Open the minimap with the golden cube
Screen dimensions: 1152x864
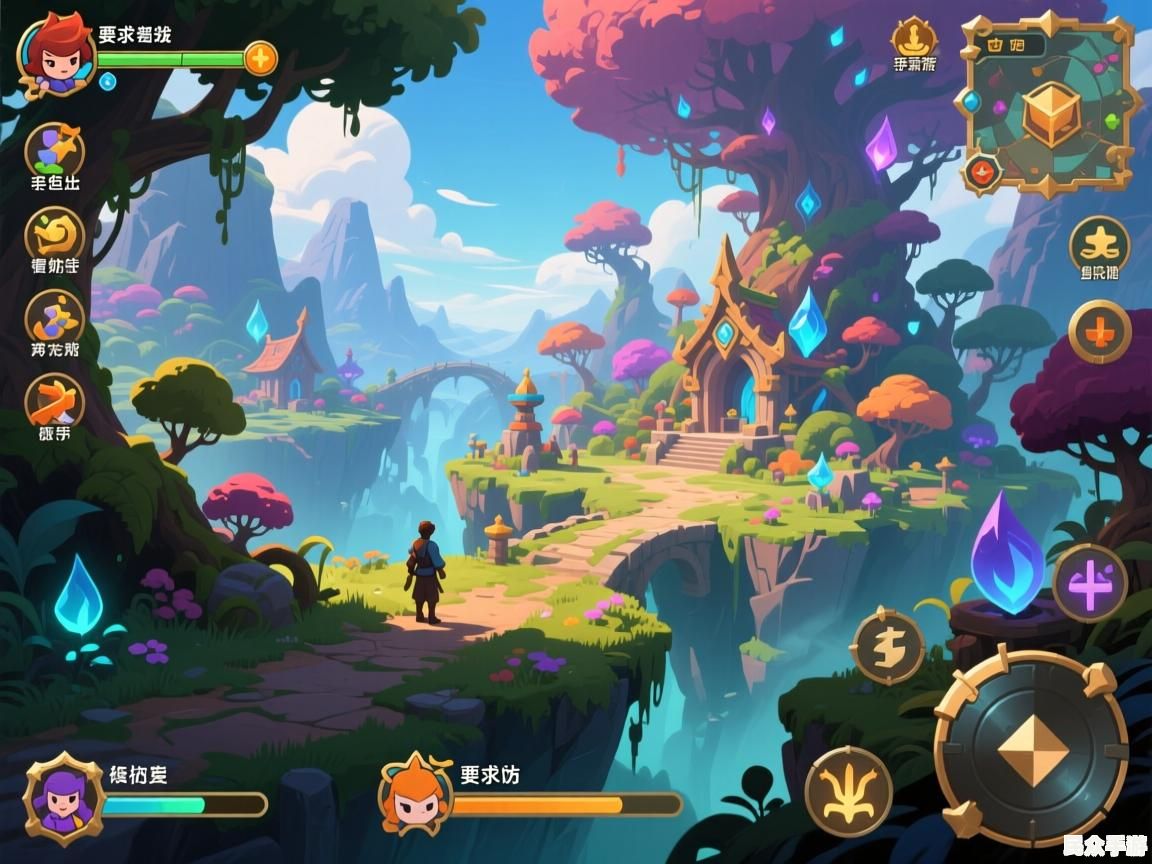click(1050, 110)
